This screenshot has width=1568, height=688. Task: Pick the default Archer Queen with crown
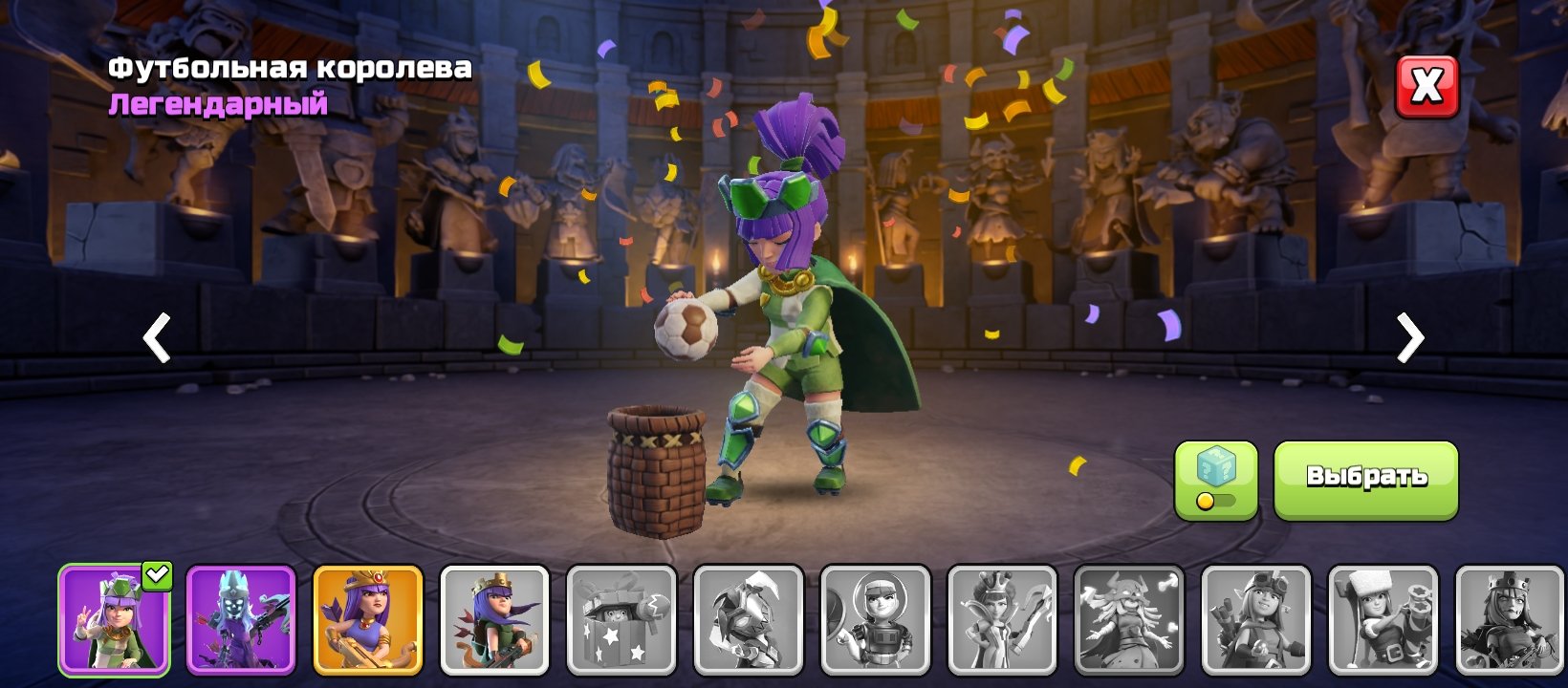pyautogui.click(x=494, y=619)
